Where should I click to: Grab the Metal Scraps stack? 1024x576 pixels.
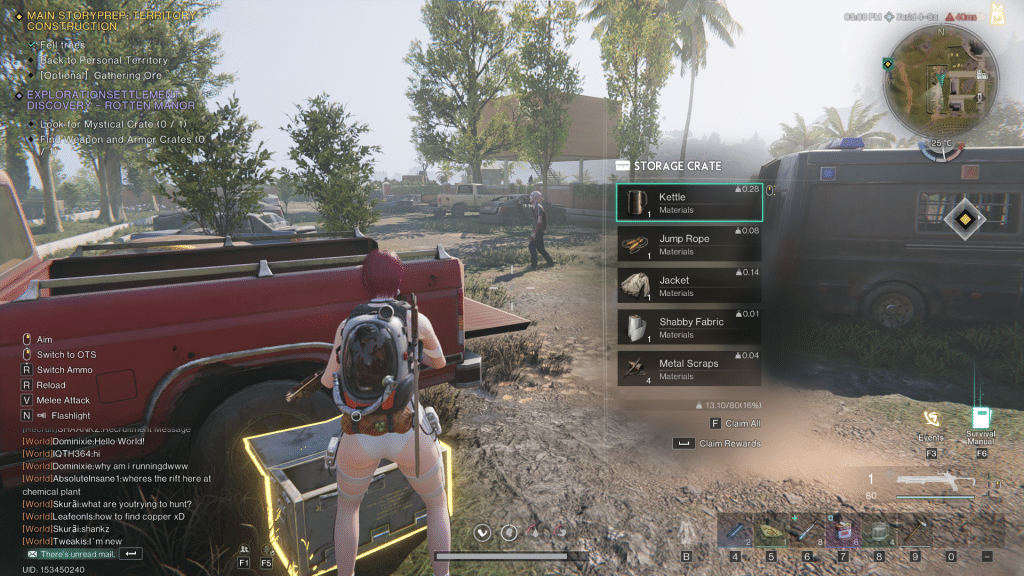(x=689, y=369)
